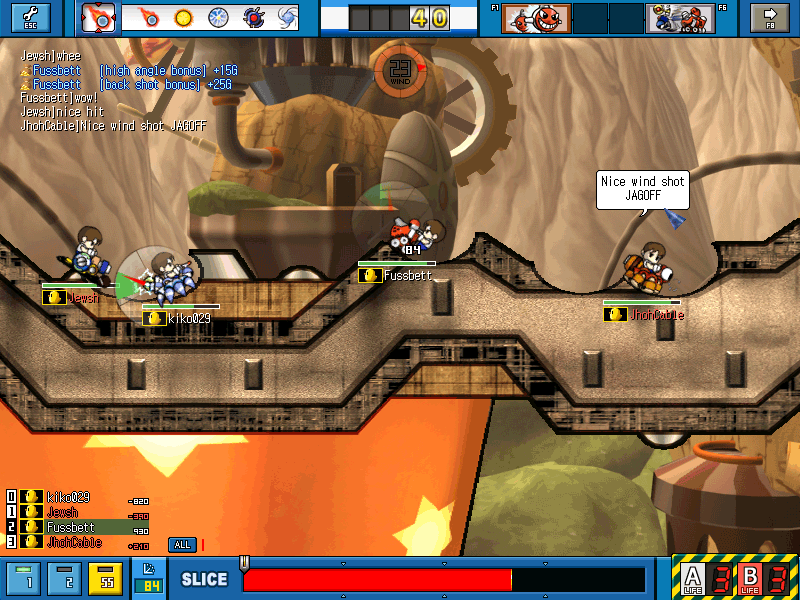
Task: Select shot type 1 button
Action: (28, 578)
